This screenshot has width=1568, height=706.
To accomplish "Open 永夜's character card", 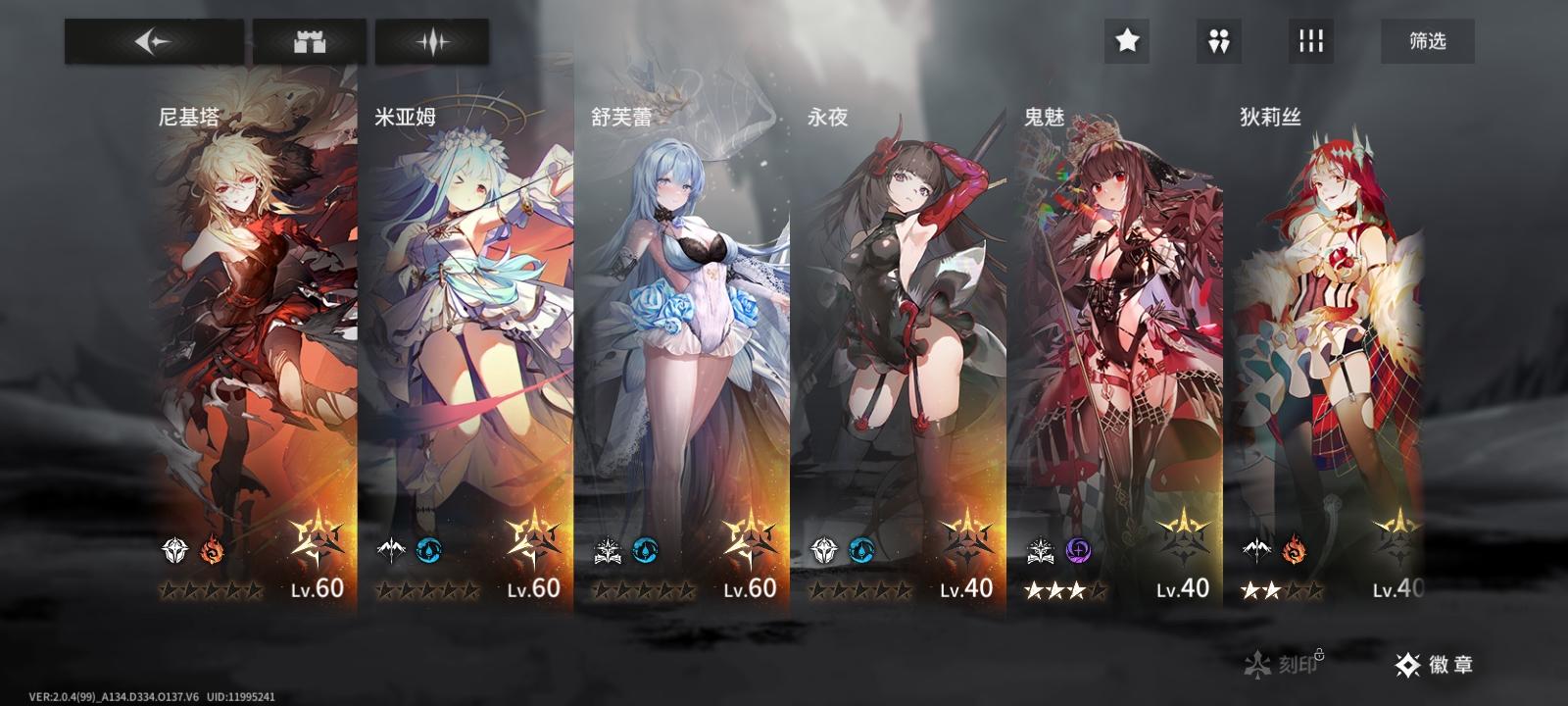I will pos(906,324).
